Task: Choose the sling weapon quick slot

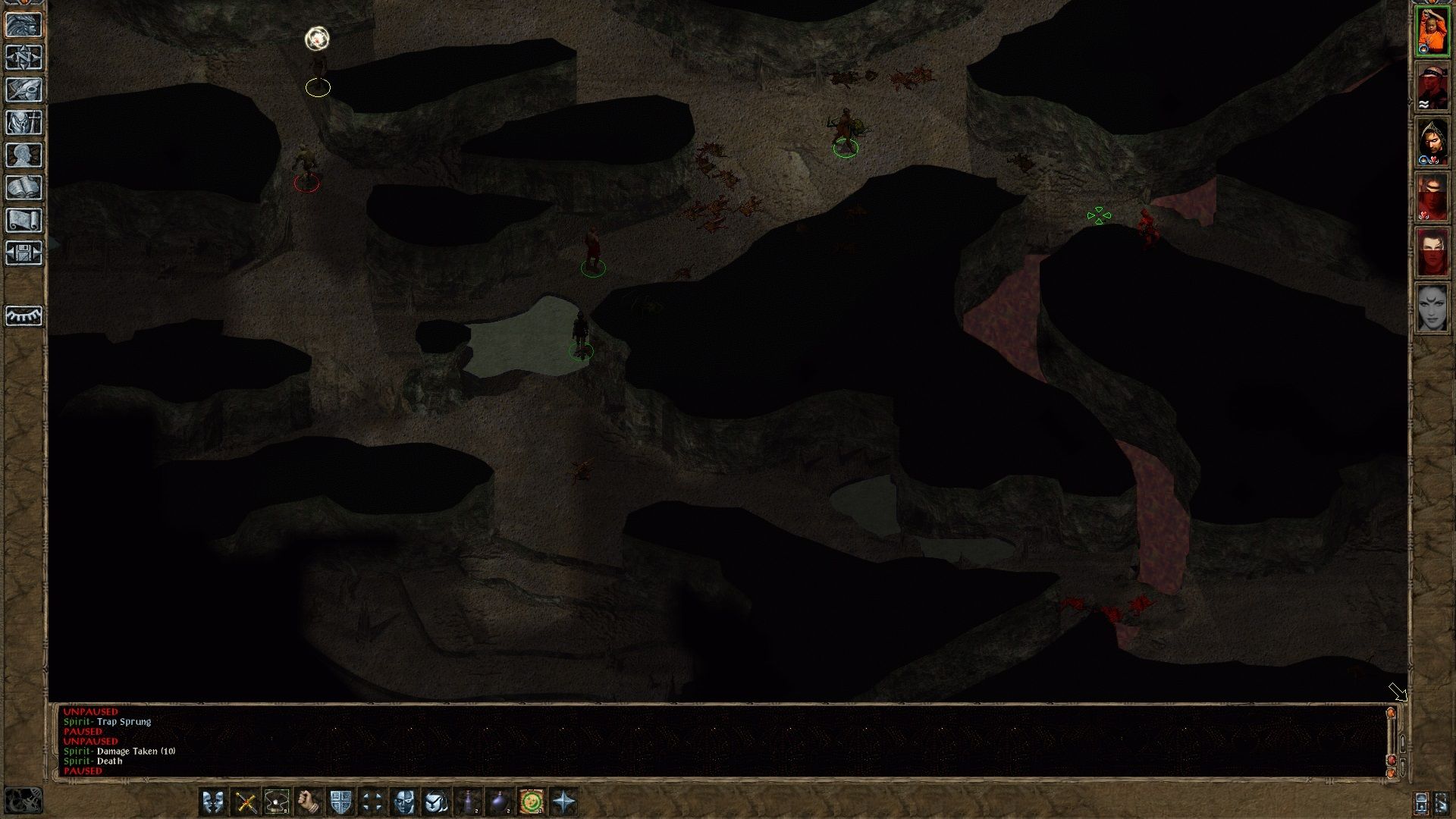Action: [x=277, y=802]
